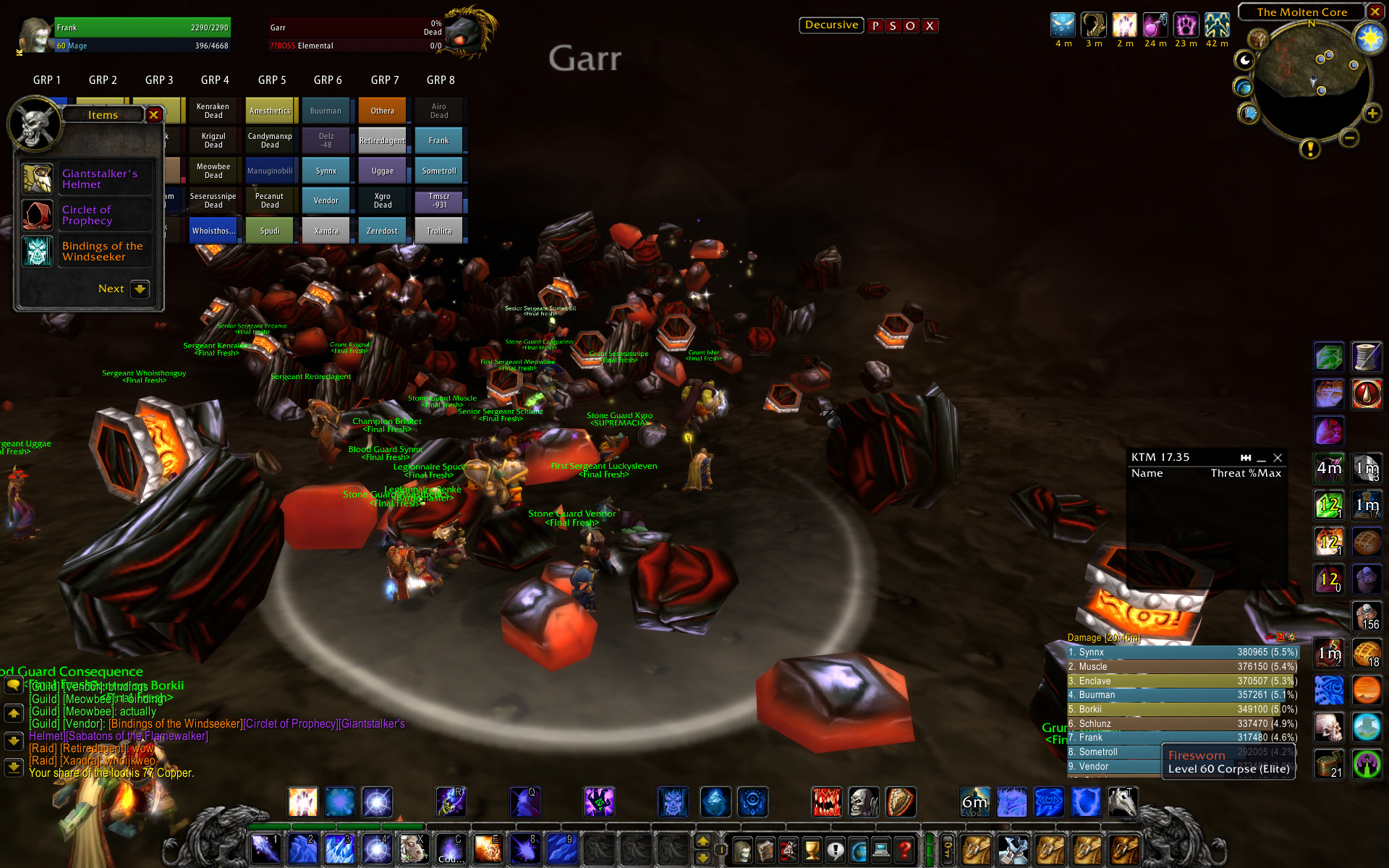
Task: Target Othera's orange raid frame
Action: pyautogui.click(x=383, y=111)
